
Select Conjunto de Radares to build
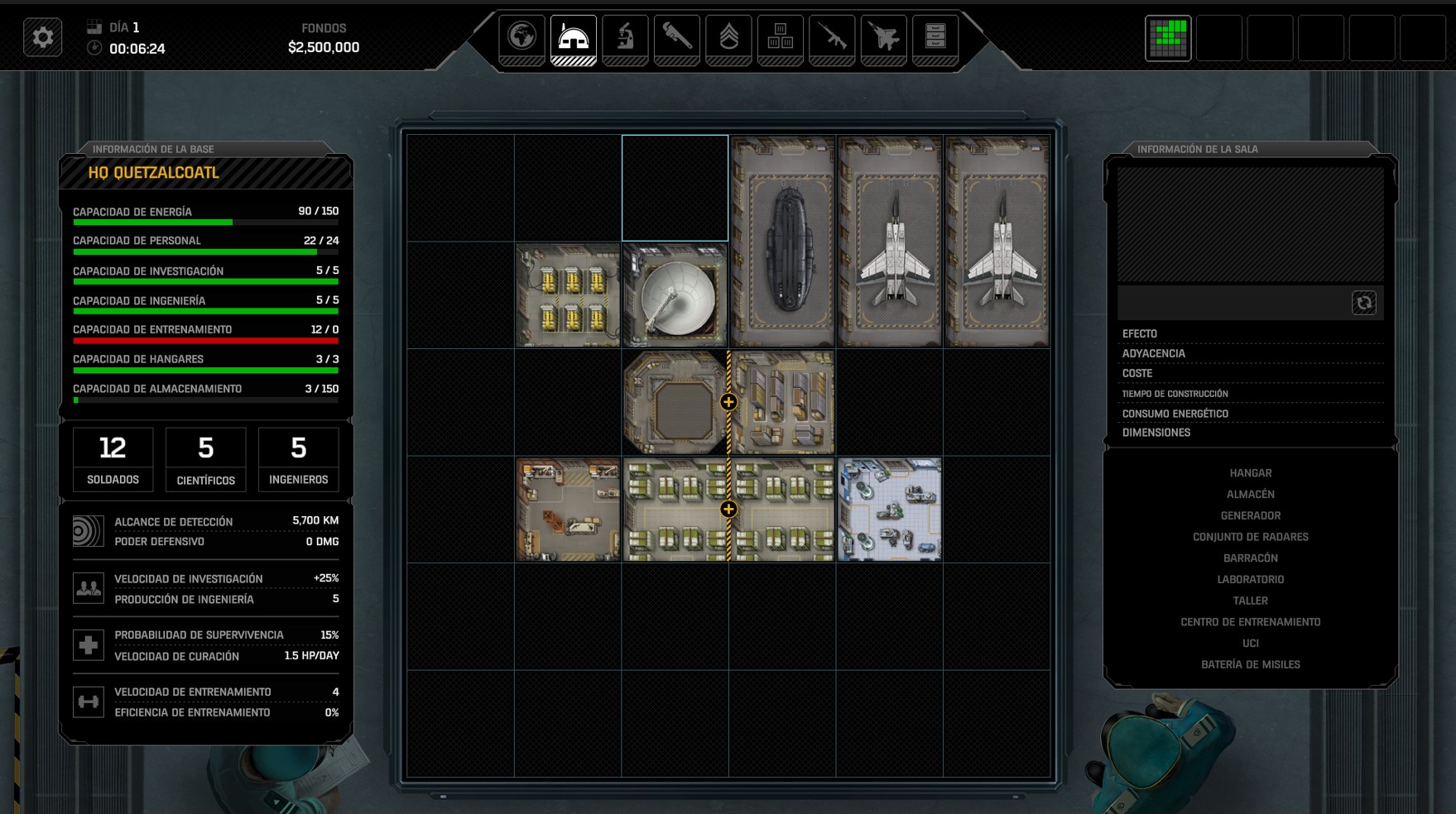1250,537
